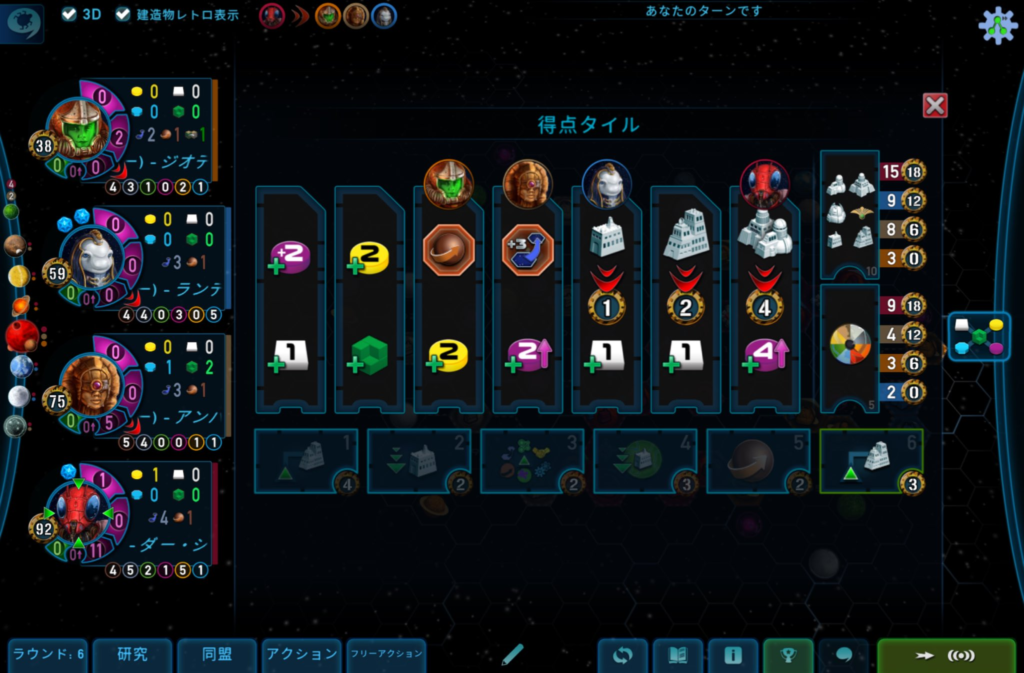Close the 得点タイル panel
Screen dimensions: 1024x673
click(x=935, y=105)
